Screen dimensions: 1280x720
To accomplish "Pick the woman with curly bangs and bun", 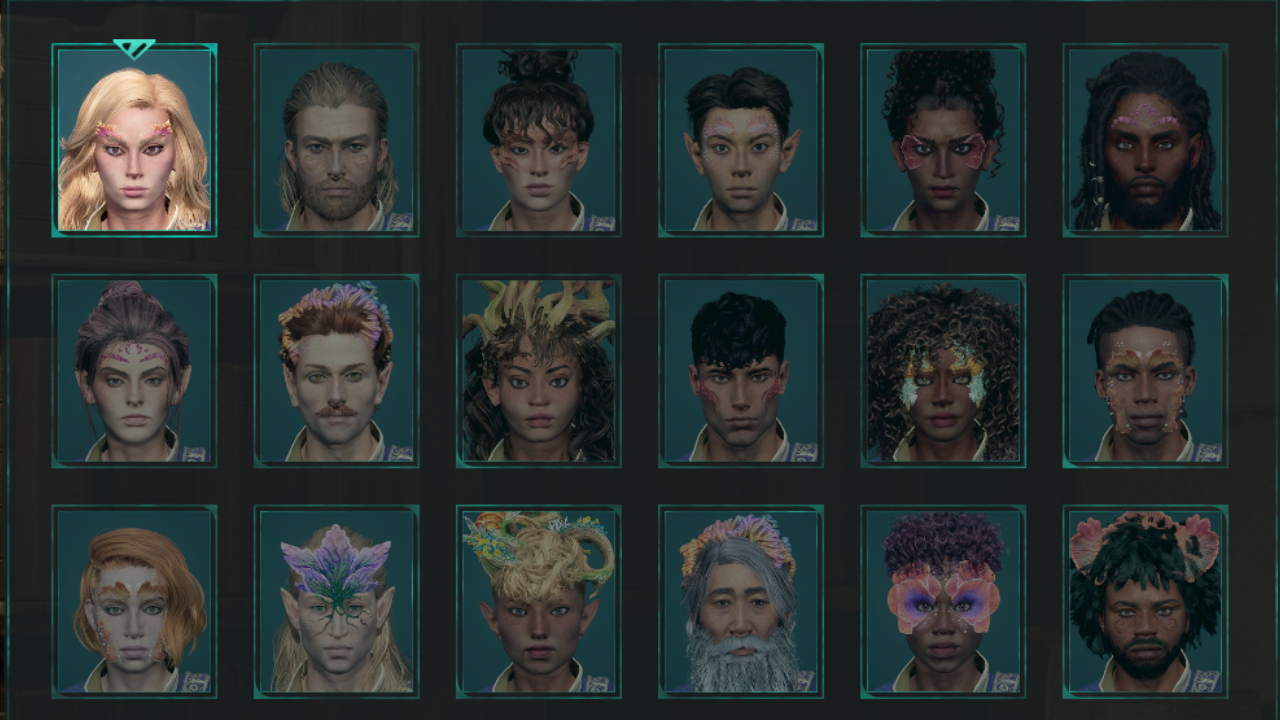I will click(538, 140).
